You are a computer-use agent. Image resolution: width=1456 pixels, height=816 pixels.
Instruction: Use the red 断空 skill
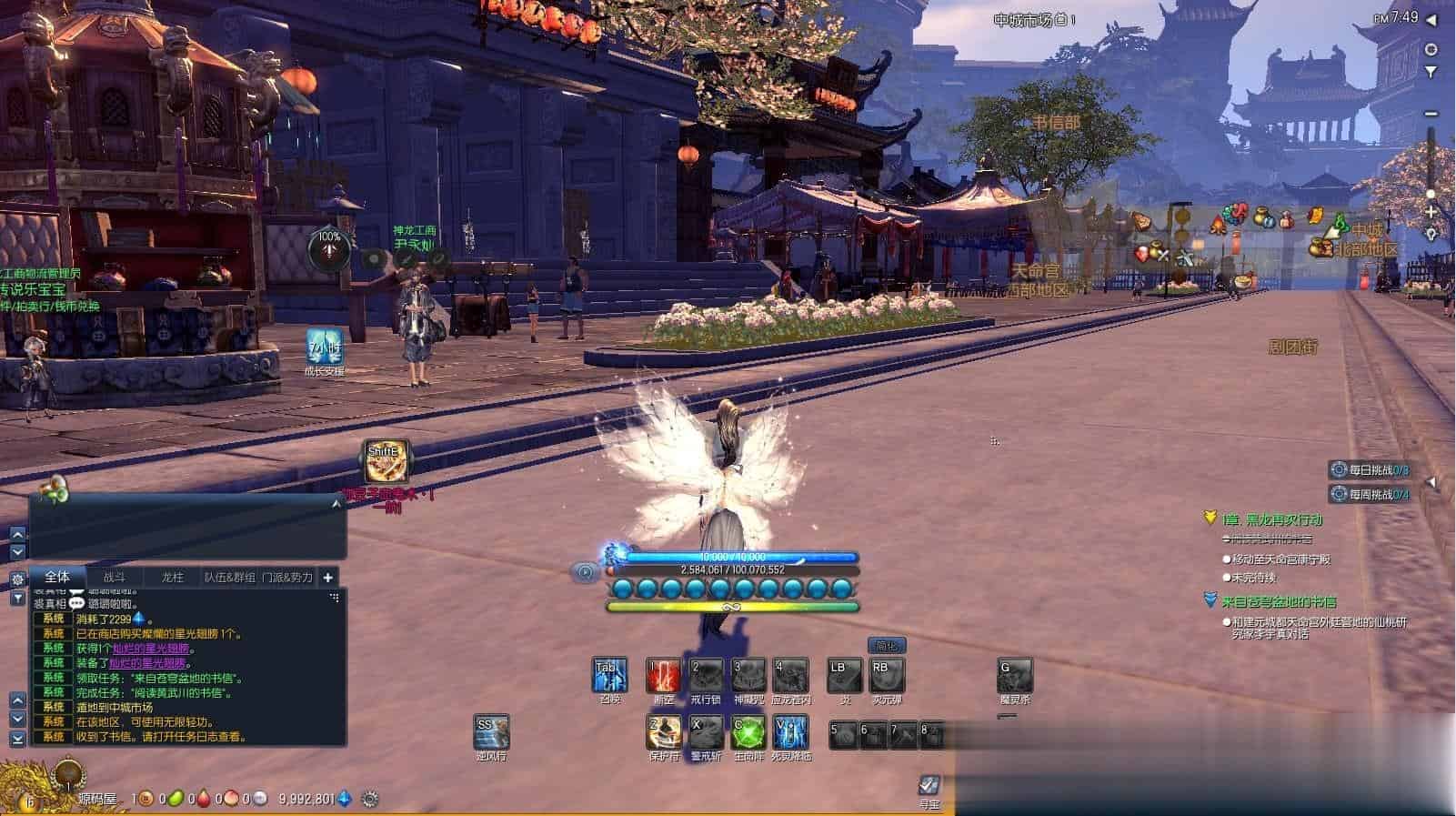664,675
